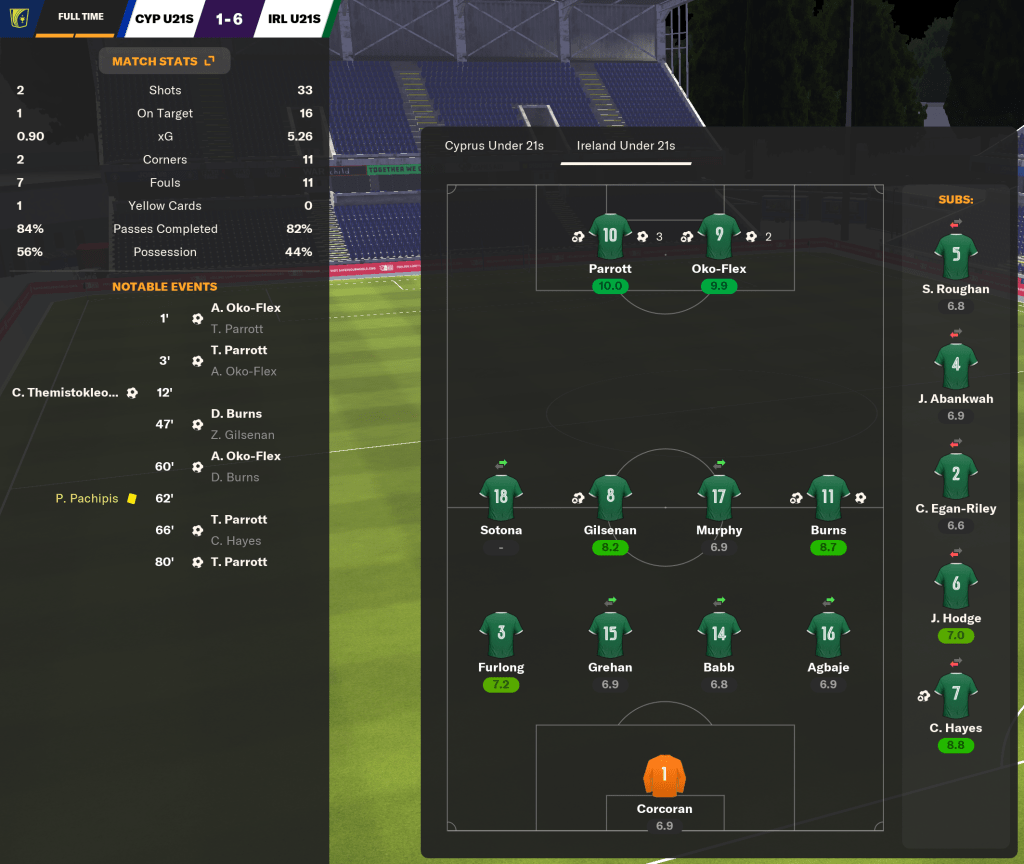The image size is (1024, 864).
Task: Open the Match Stats panel
Action: (x=164, y=61)
